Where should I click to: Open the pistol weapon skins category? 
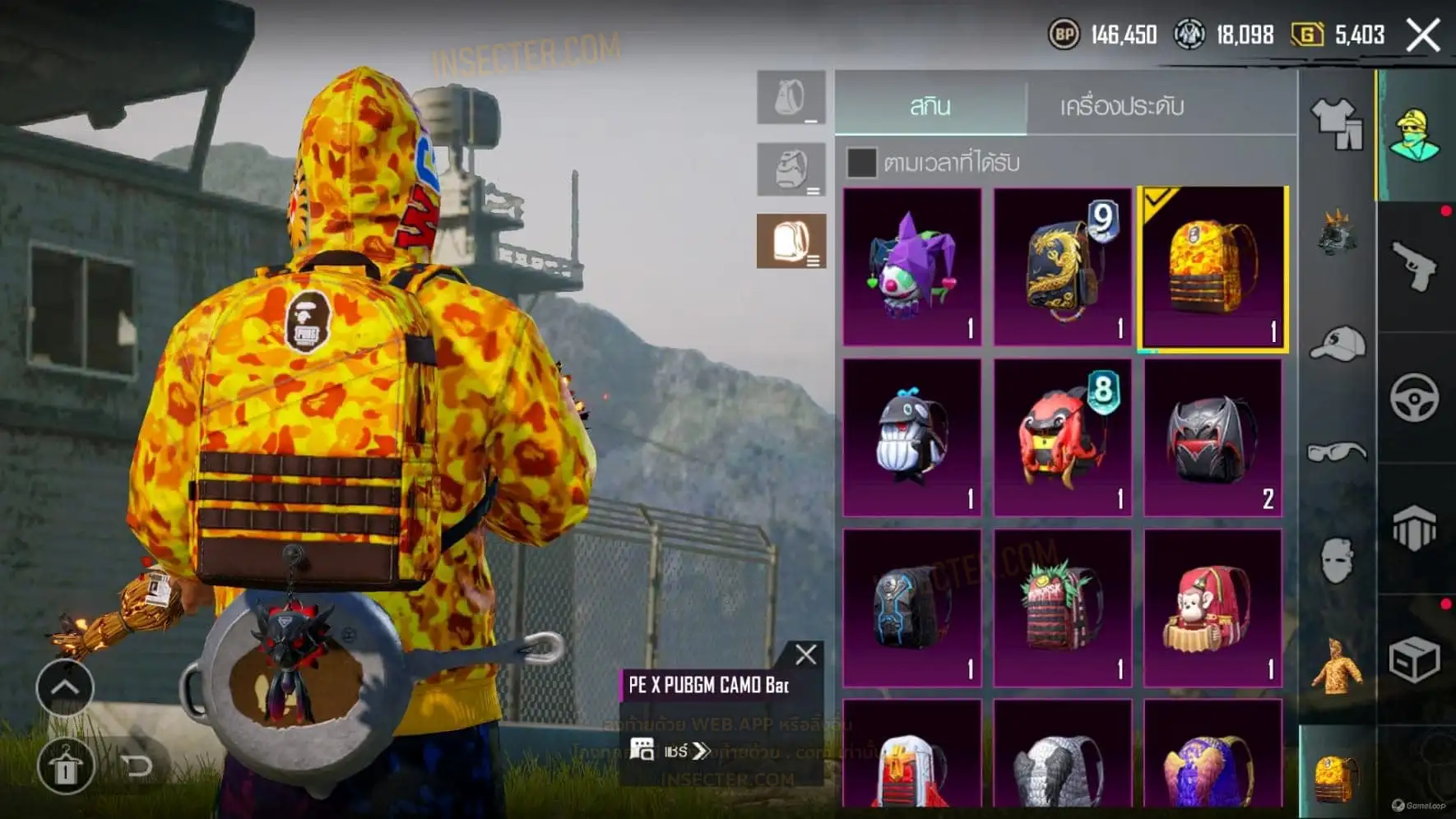pos(1414,266)
